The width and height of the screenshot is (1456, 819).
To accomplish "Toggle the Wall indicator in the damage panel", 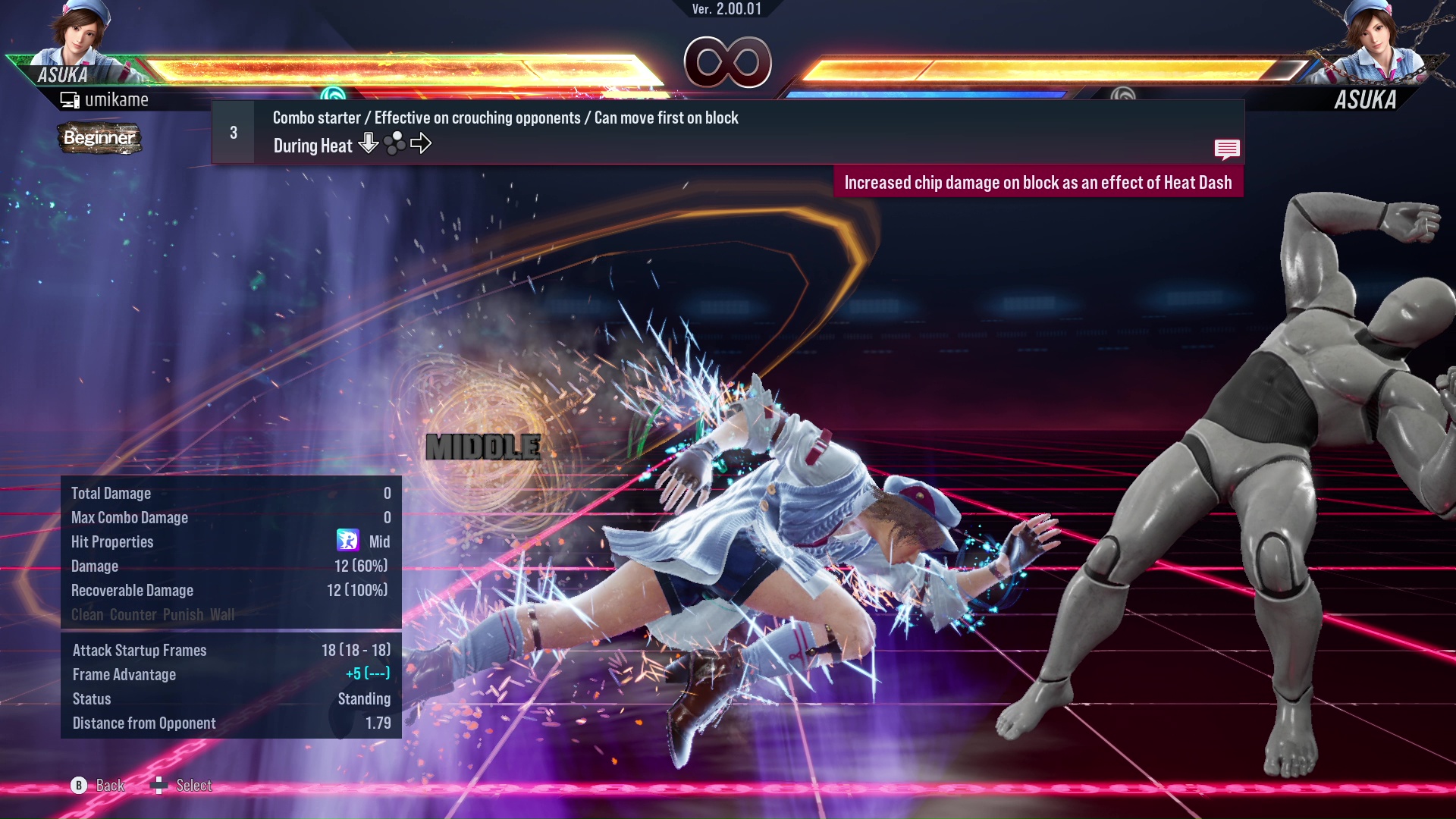I will [221, 615].
